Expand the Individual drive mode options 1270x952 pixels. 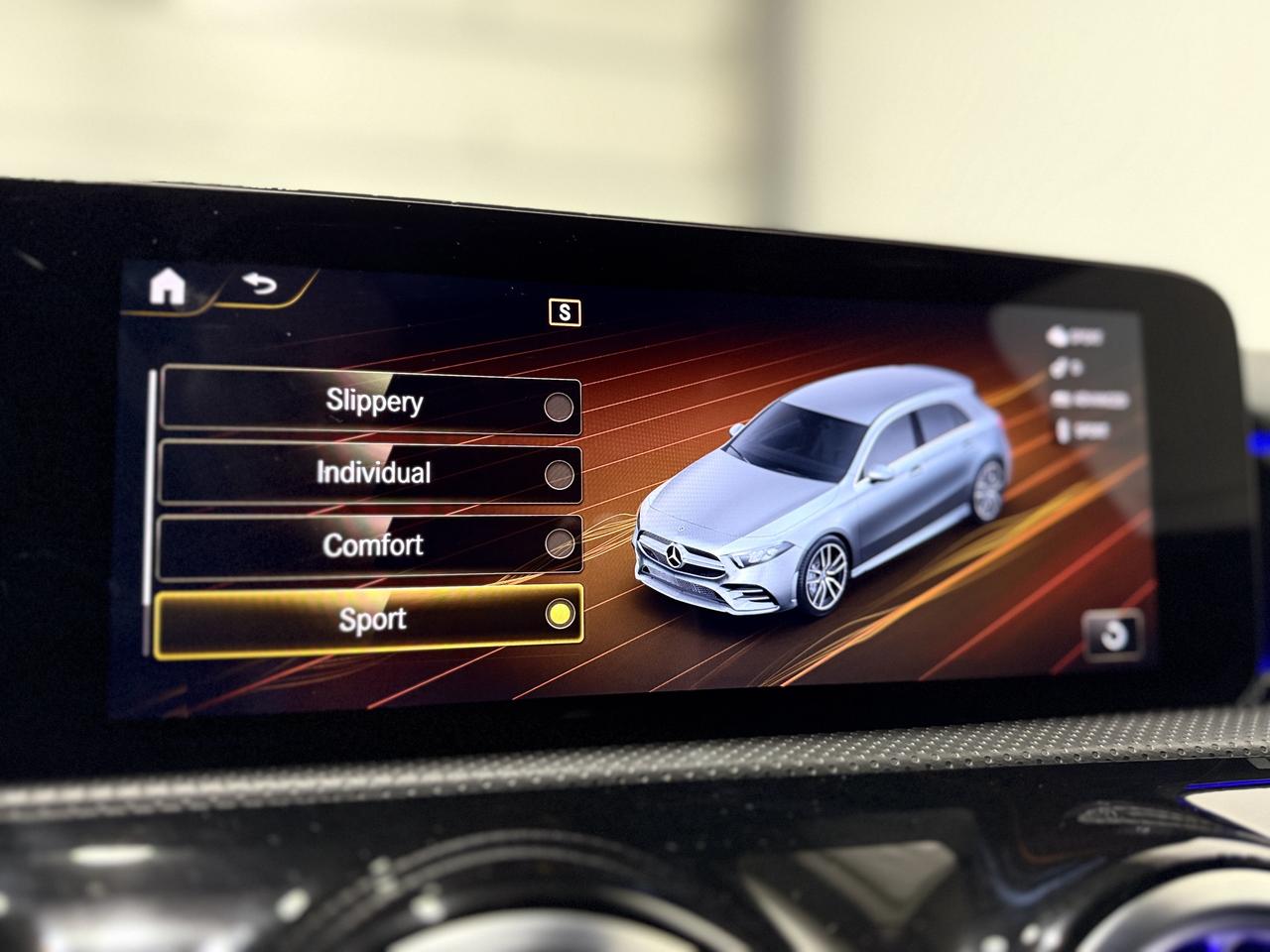[x=374, y=473]
